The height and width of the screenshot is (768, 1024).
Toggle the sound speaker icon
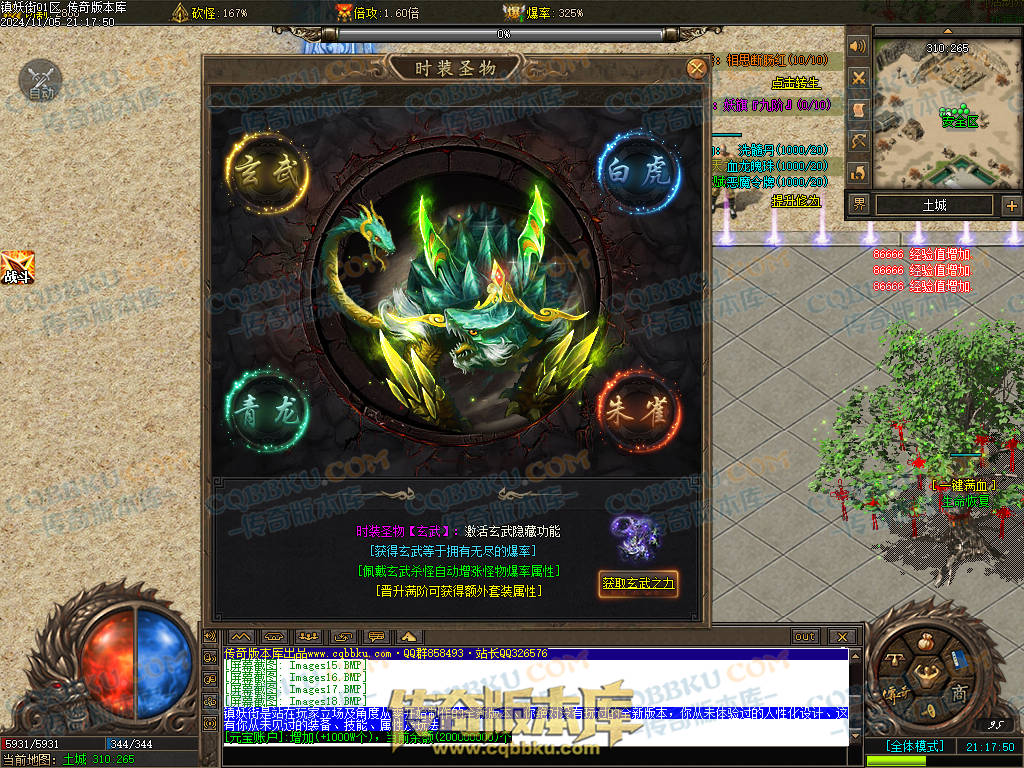tap(858, 47)
